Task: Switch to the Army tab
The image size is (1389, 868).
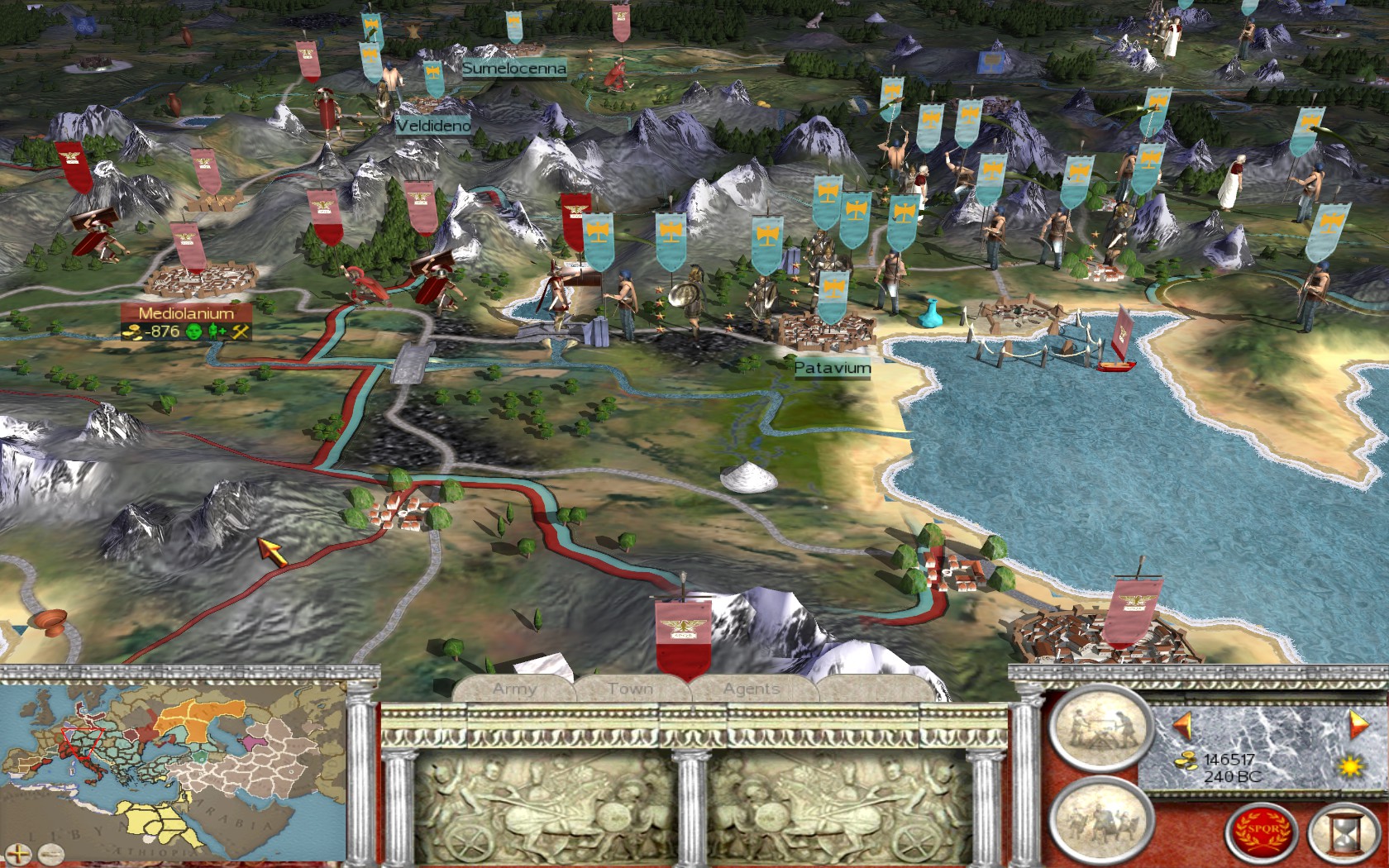Action: [514, 689]
